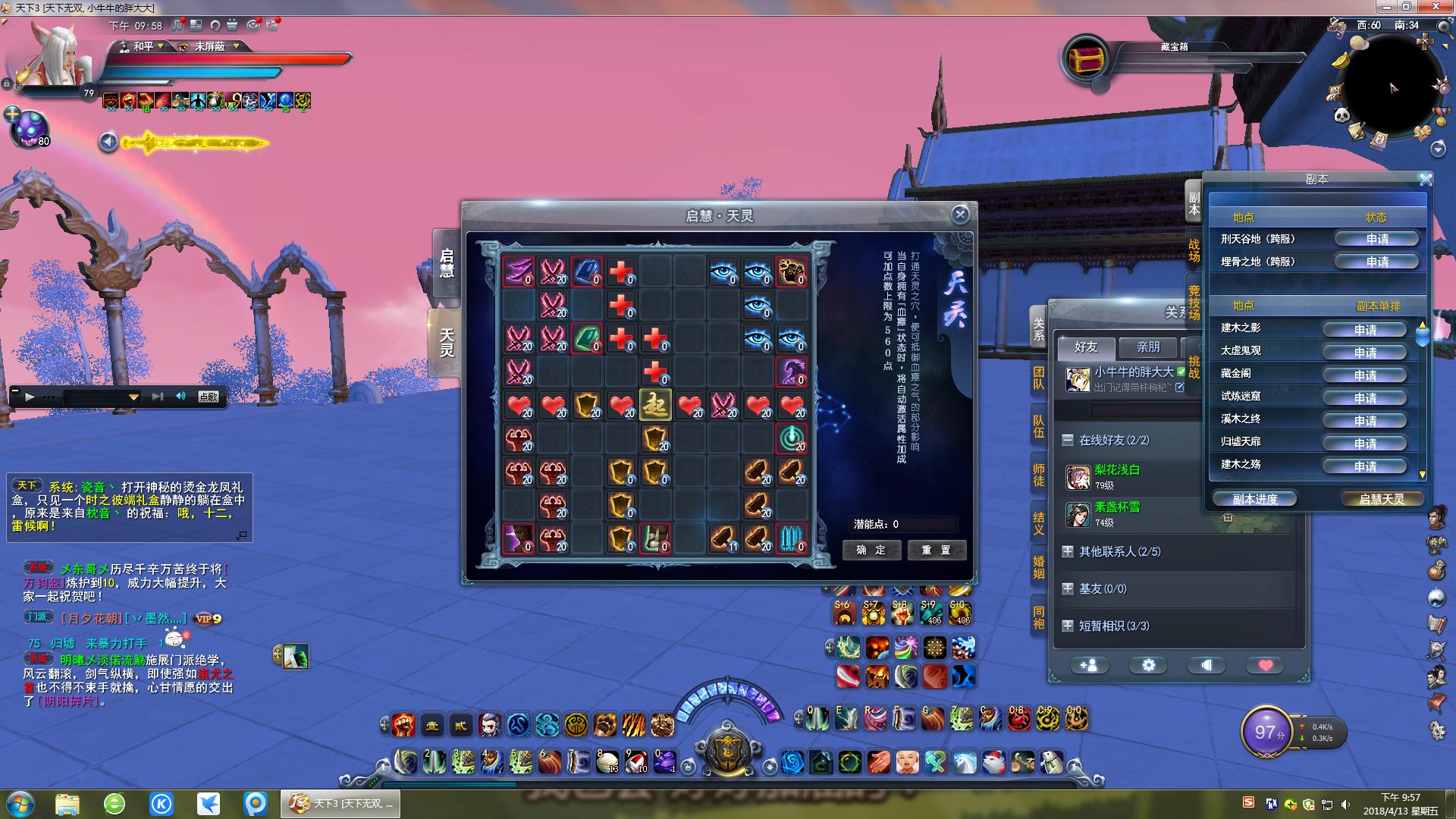The width and height of the screenshot is (1456, 819).
Task: Reset points with the 重置 button
Action: pos(937,550)
